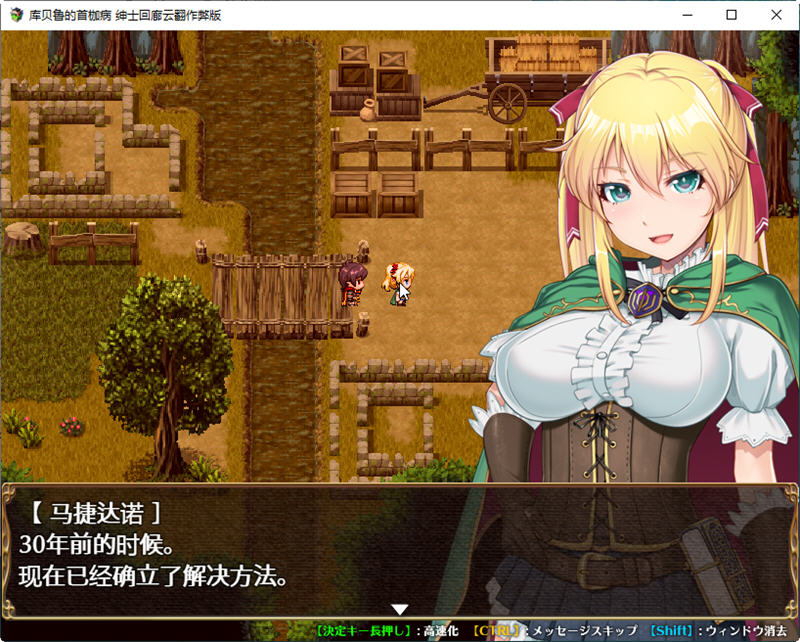Minimize the game window
The height and width of the screenshot is (642, 800).
click(686, 15)
